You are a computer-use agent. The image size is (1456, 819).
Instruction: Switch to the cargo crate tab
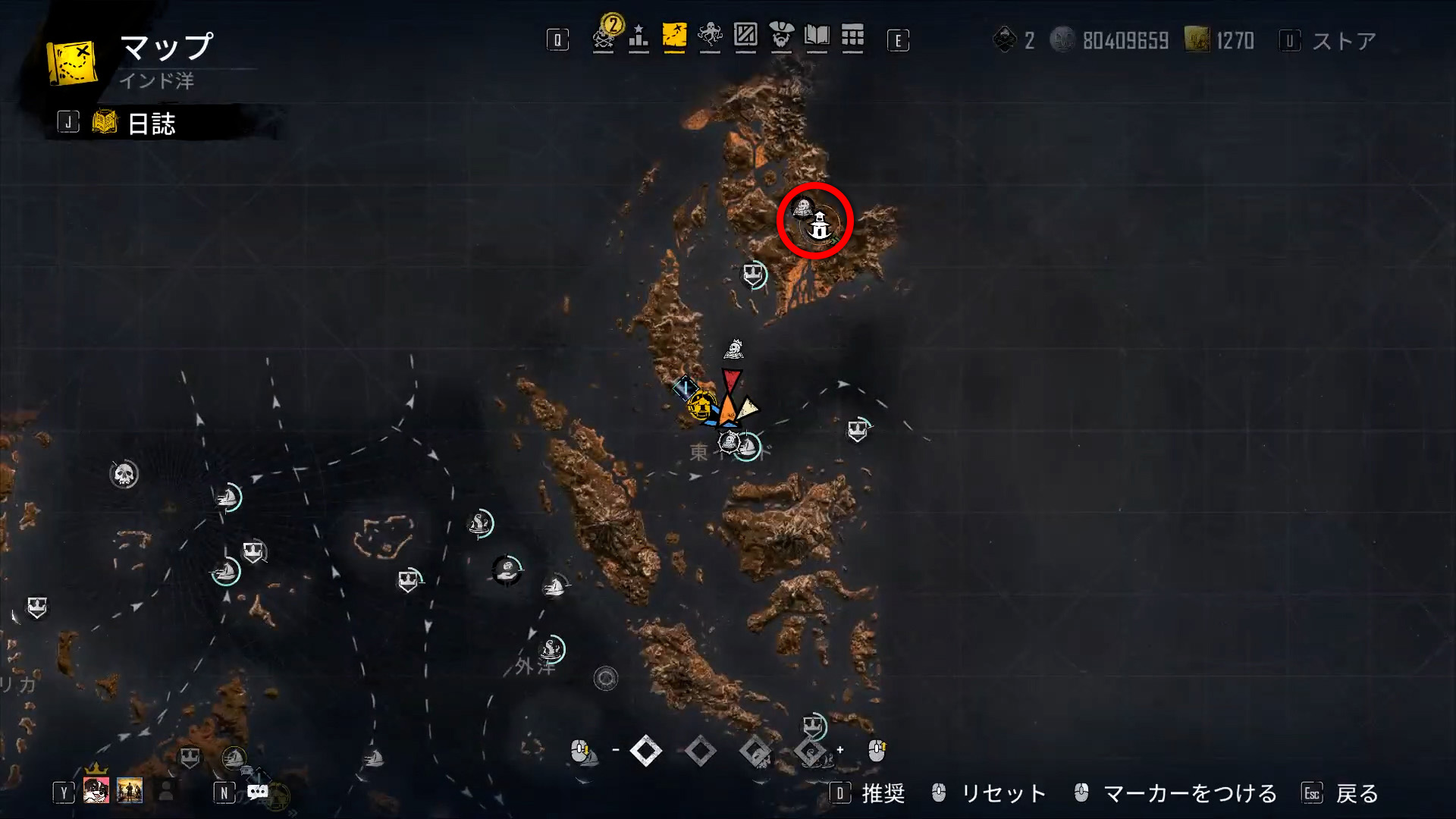click(745, 36)
